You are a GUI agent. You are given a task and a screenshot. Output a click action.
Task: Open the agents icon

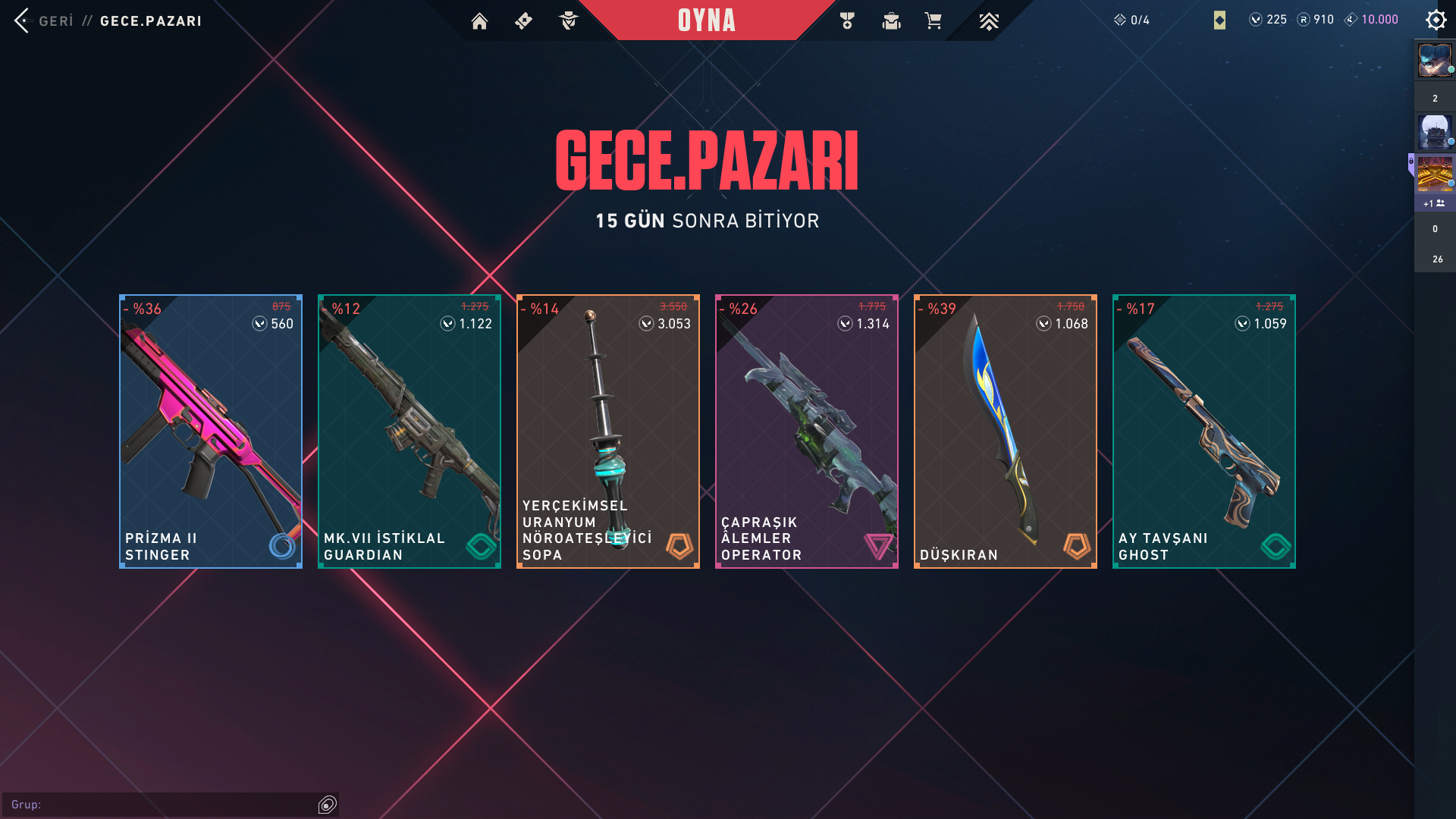pyautogui.click(x=568, y=21)
